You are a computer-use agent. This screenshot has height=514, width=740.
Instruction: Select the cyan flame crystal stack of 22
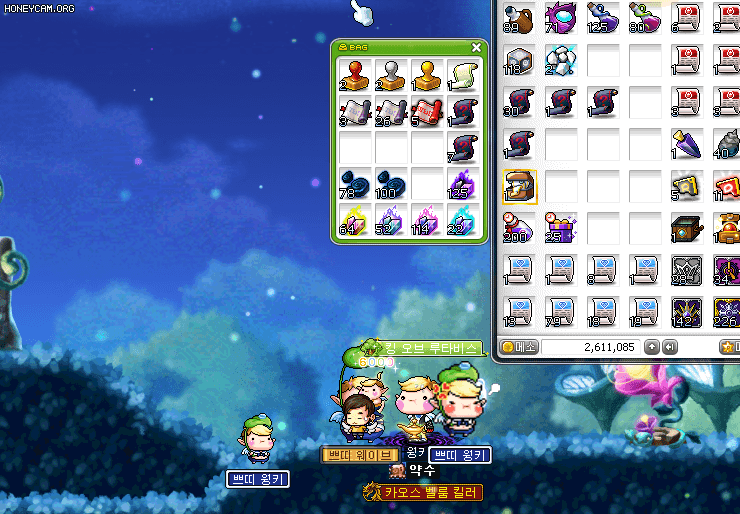pyautogui.click(x=463, y=220)
